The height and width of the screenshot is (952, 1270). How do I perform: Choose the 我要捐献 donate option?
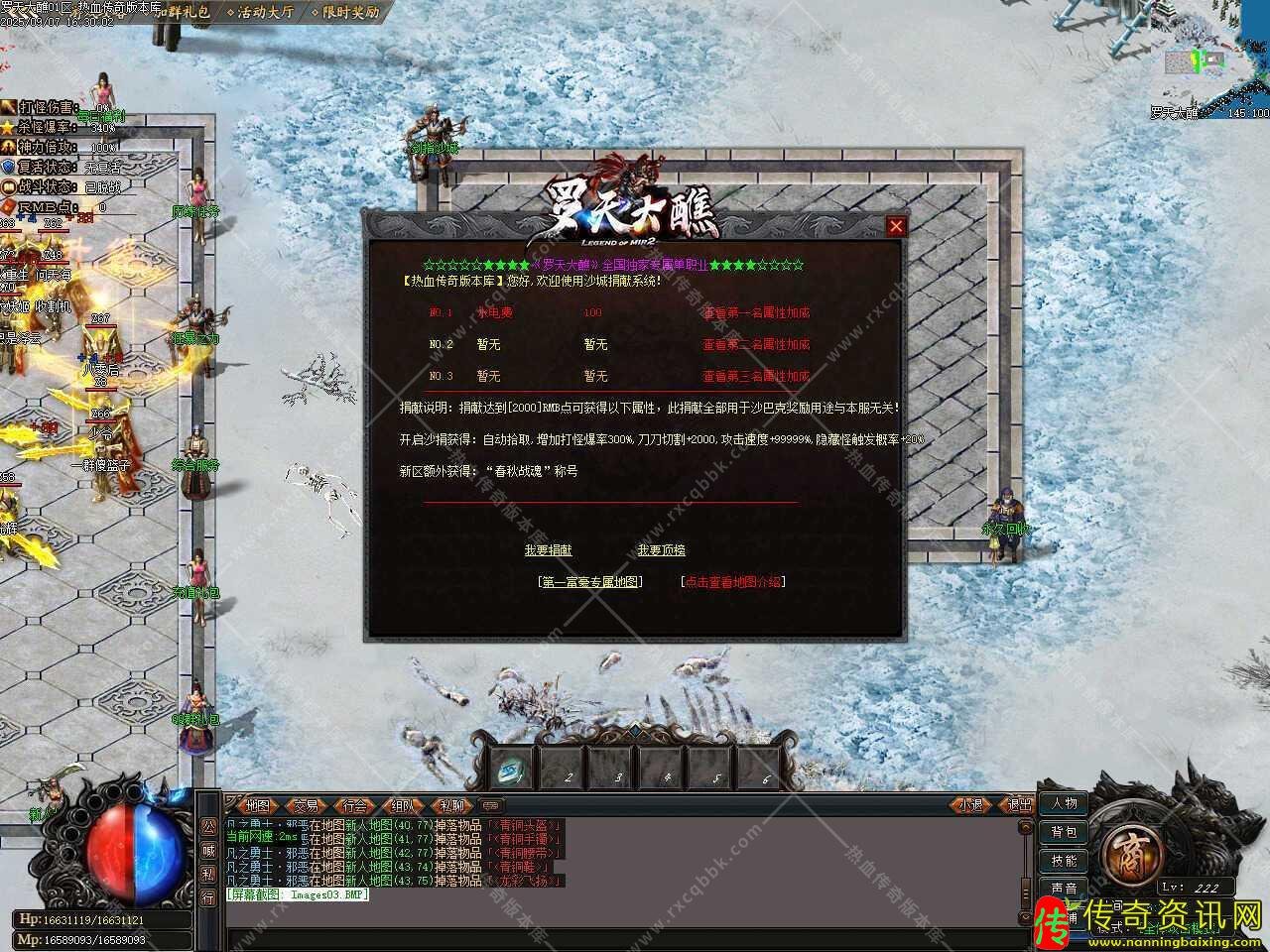click(x=548, y=550)
